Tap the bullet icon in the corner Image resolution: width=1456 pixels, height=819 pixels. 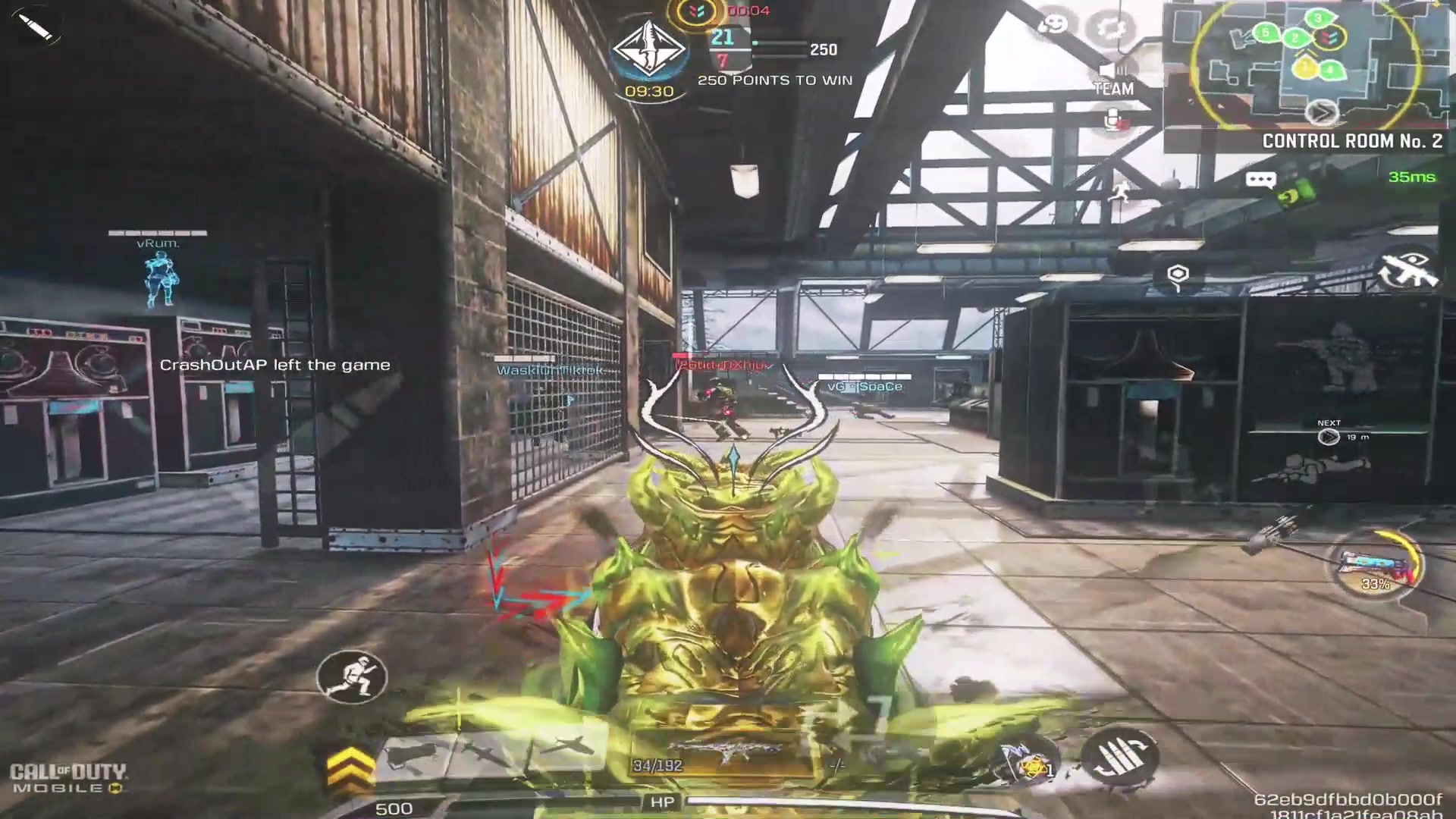pos(34,27)
